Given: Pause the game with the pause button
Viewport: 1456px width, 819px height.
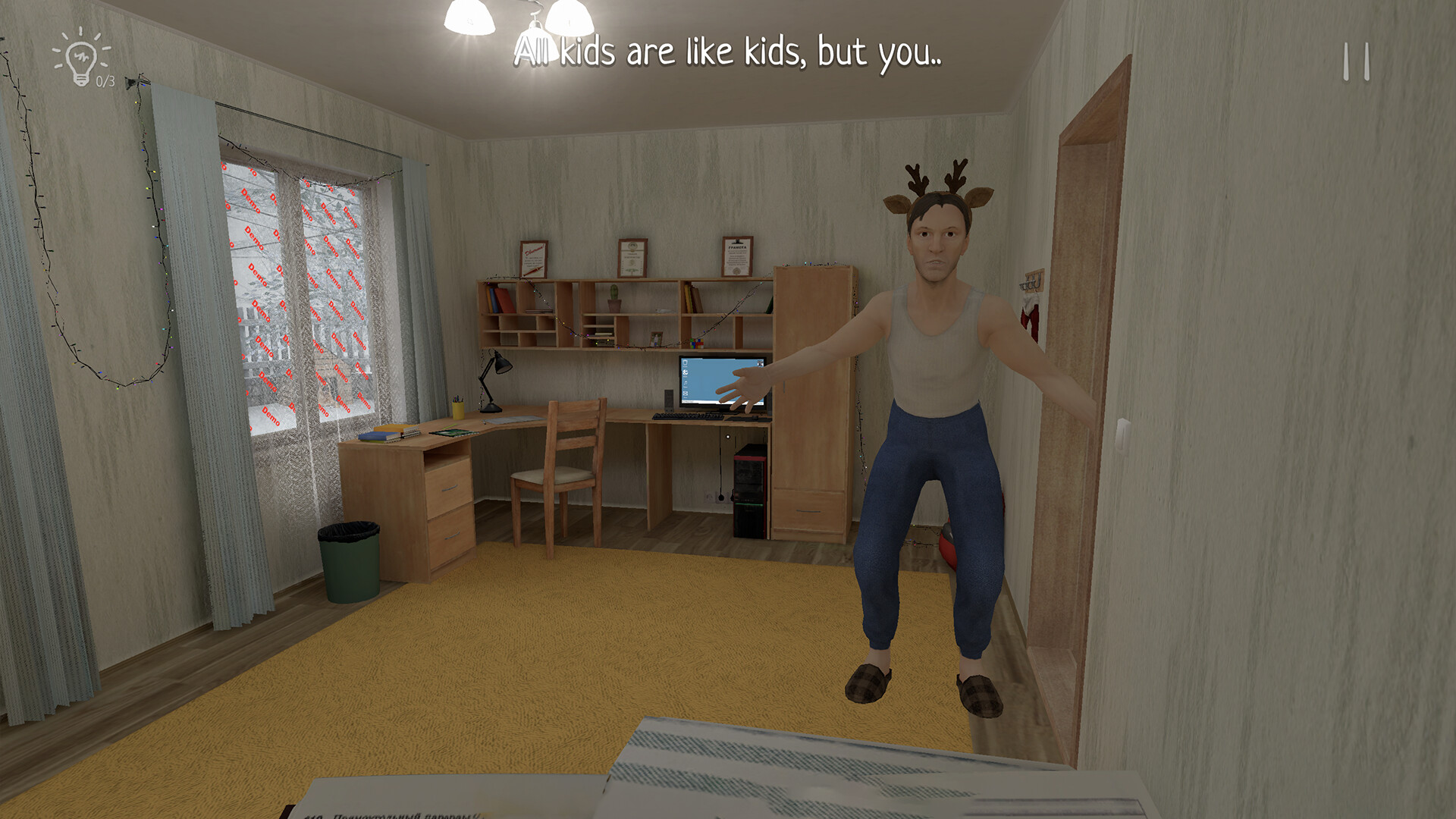Looking at the screenshot, I should 1356,61.
